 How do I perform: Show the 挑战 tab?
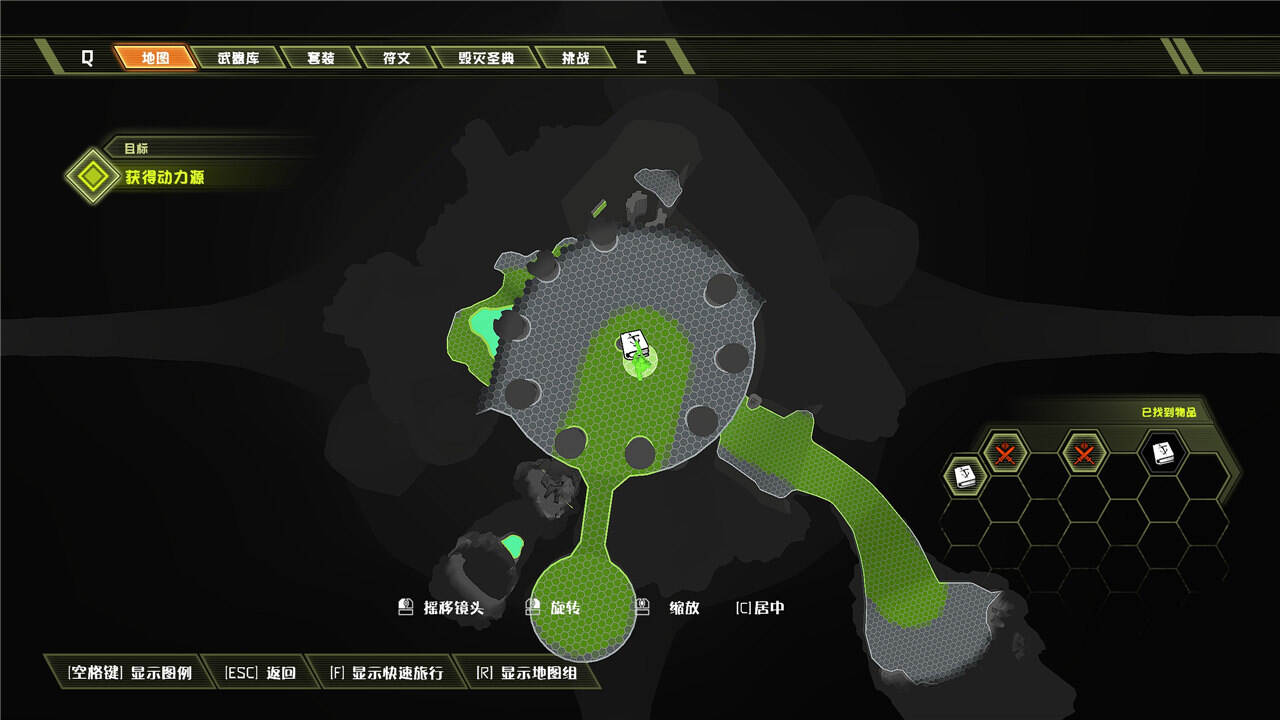point(575,57)
